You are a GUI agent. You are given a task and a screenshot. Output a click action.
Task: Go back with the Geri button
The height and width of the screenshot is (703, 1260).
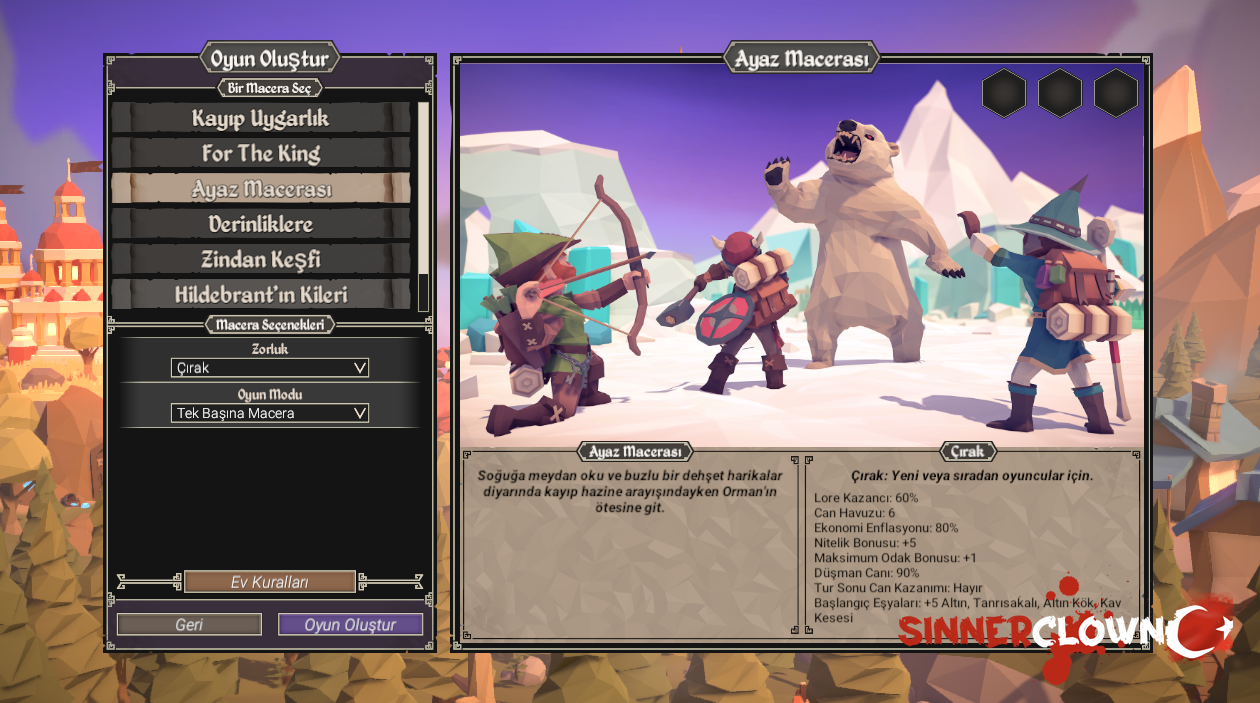click(189, 625)
